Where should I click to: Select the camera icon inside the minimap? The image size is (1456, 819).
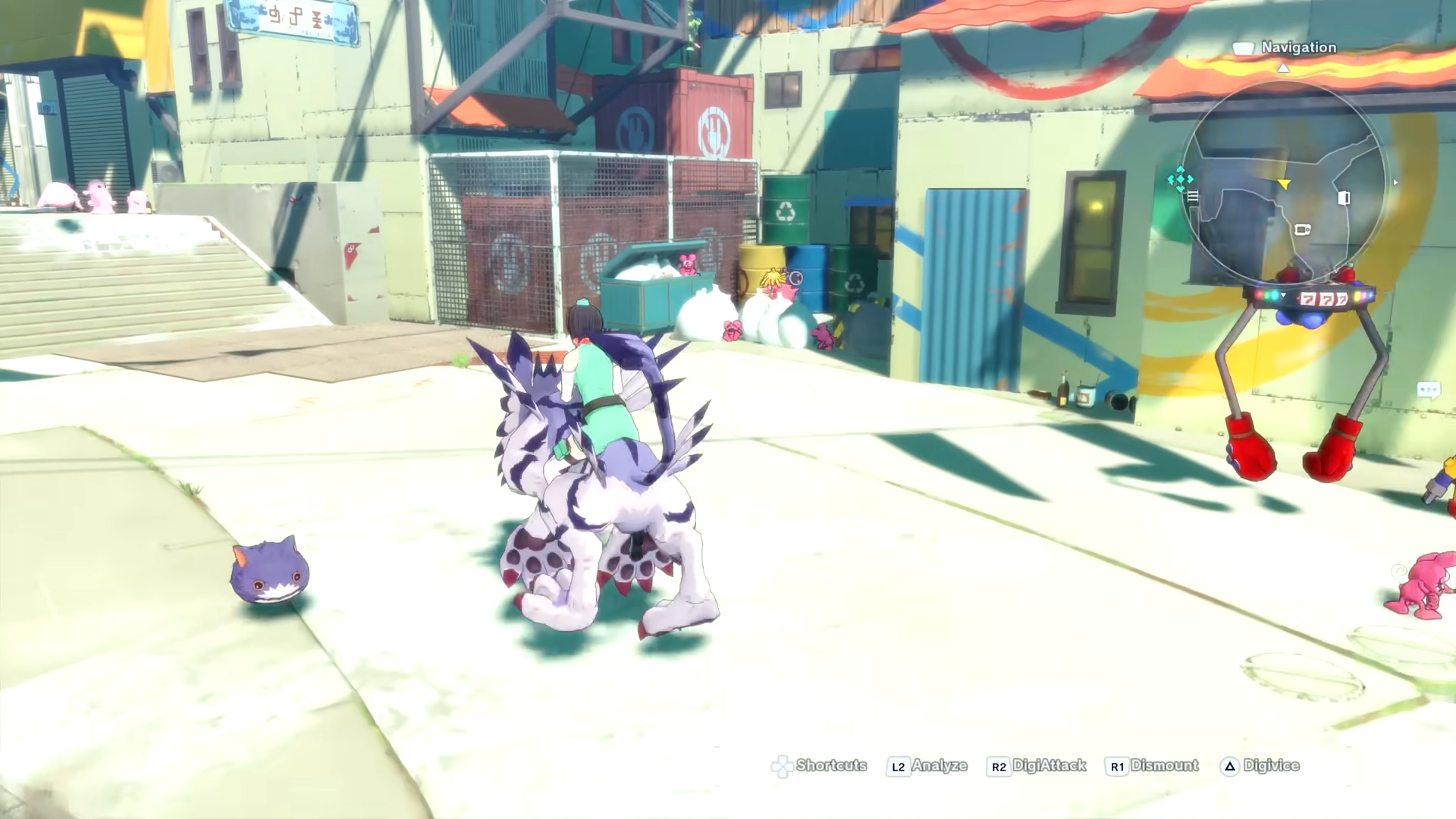(x=1302, y=230)
